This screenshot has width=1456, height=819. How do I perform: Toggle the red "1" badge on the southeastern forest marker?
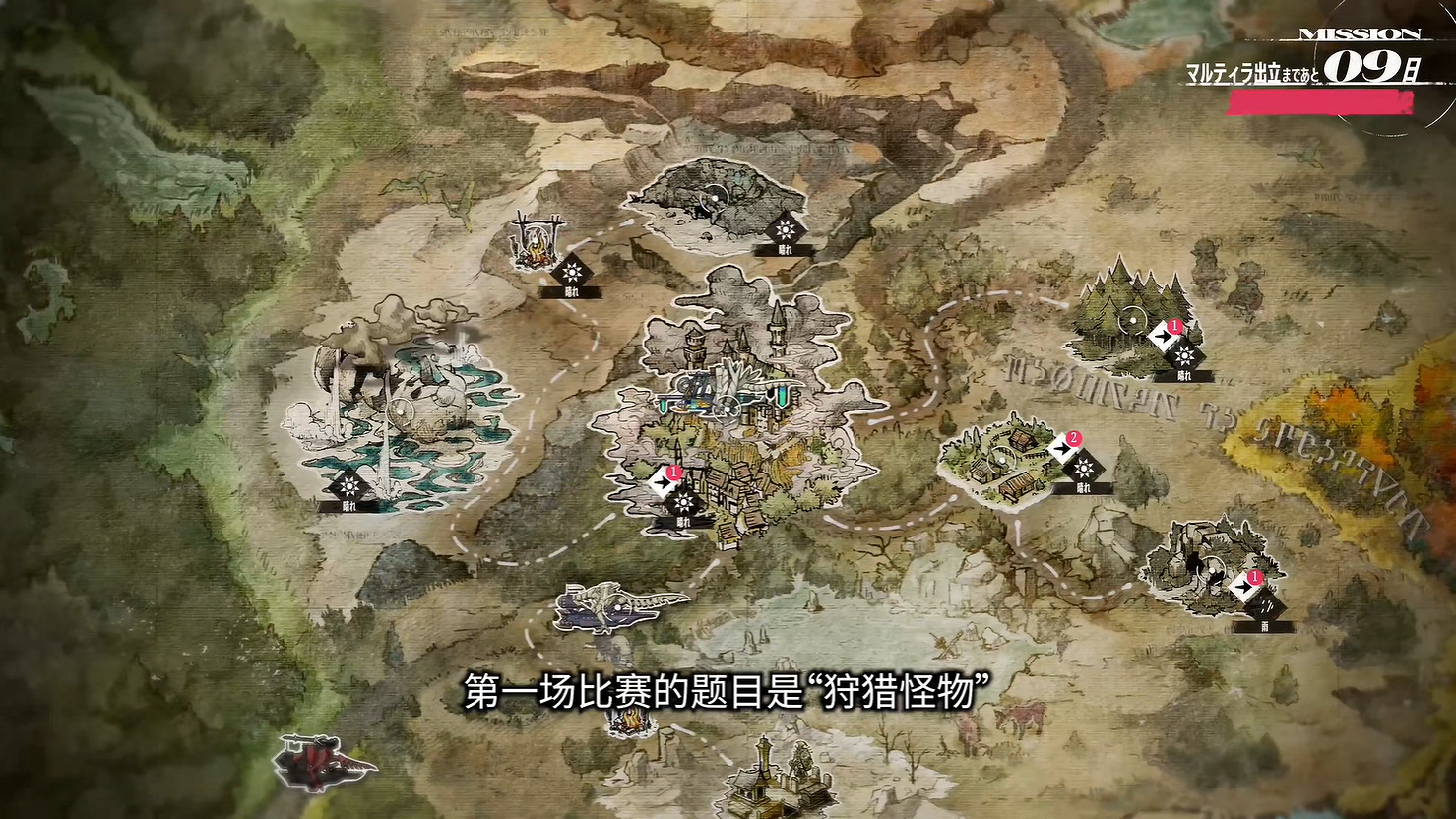(x=1254, y=575)
